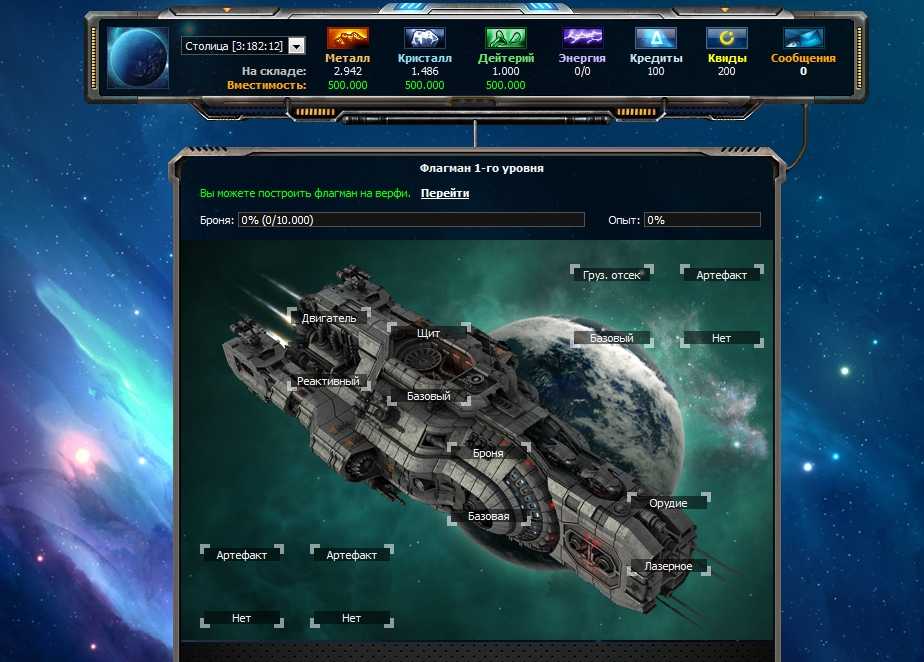Select the Броня armor slot
Viewport: 924px width, 662px height.
pos(488,453)
